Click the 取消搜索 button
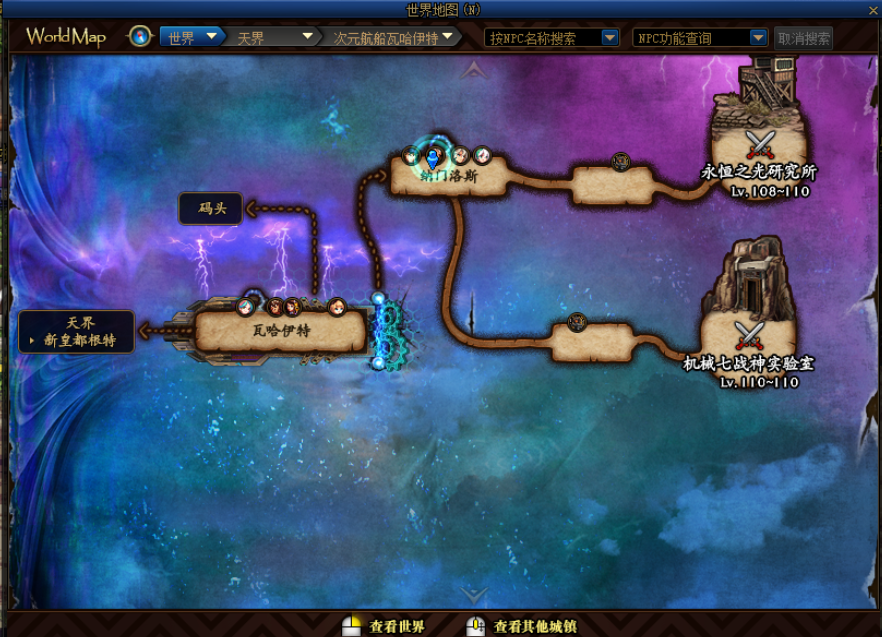 coord(804,38)
